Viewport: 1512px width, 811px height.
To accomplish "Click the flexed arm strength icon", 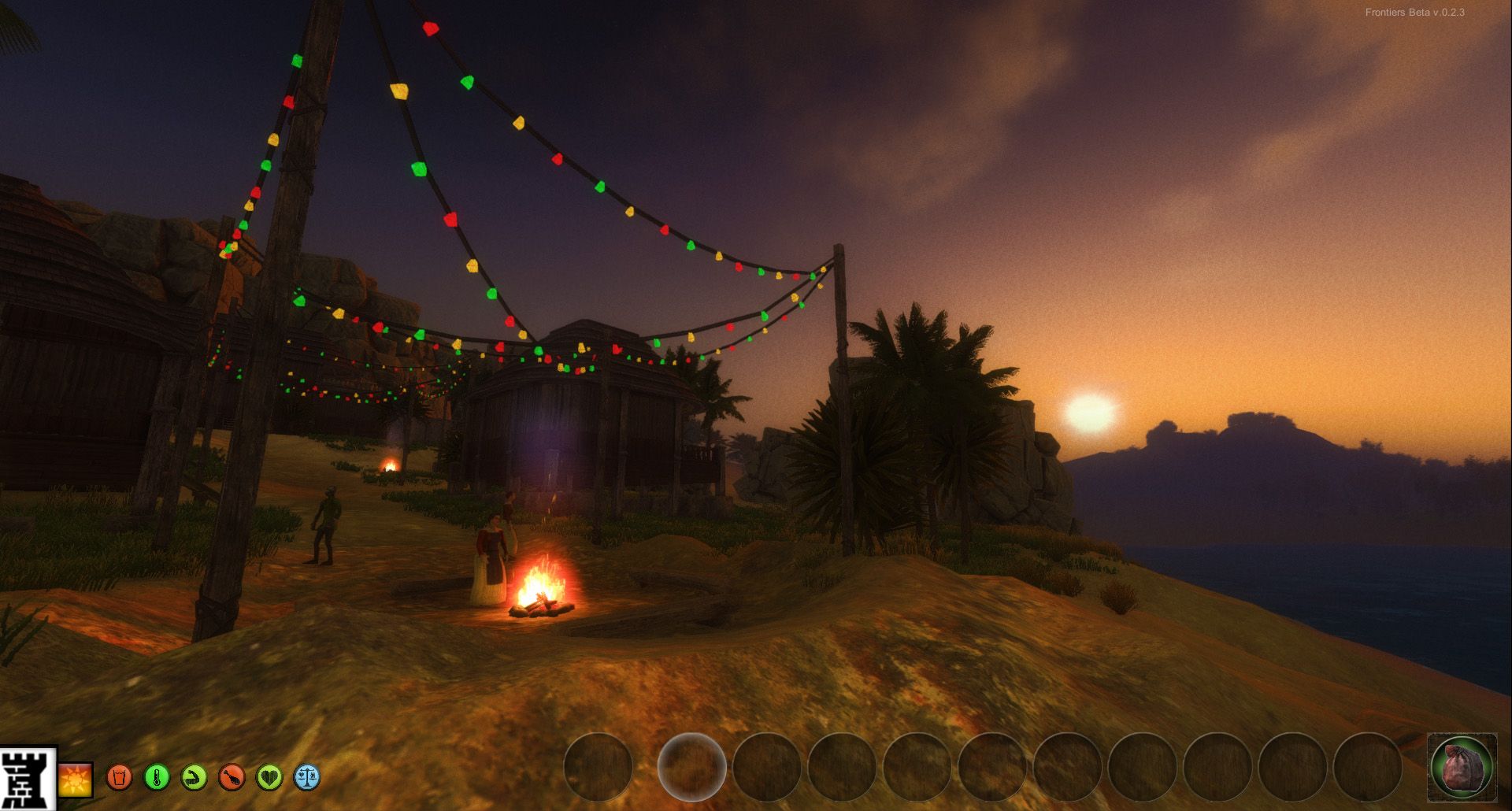I will pyautogui.click(x=195, y=778).
